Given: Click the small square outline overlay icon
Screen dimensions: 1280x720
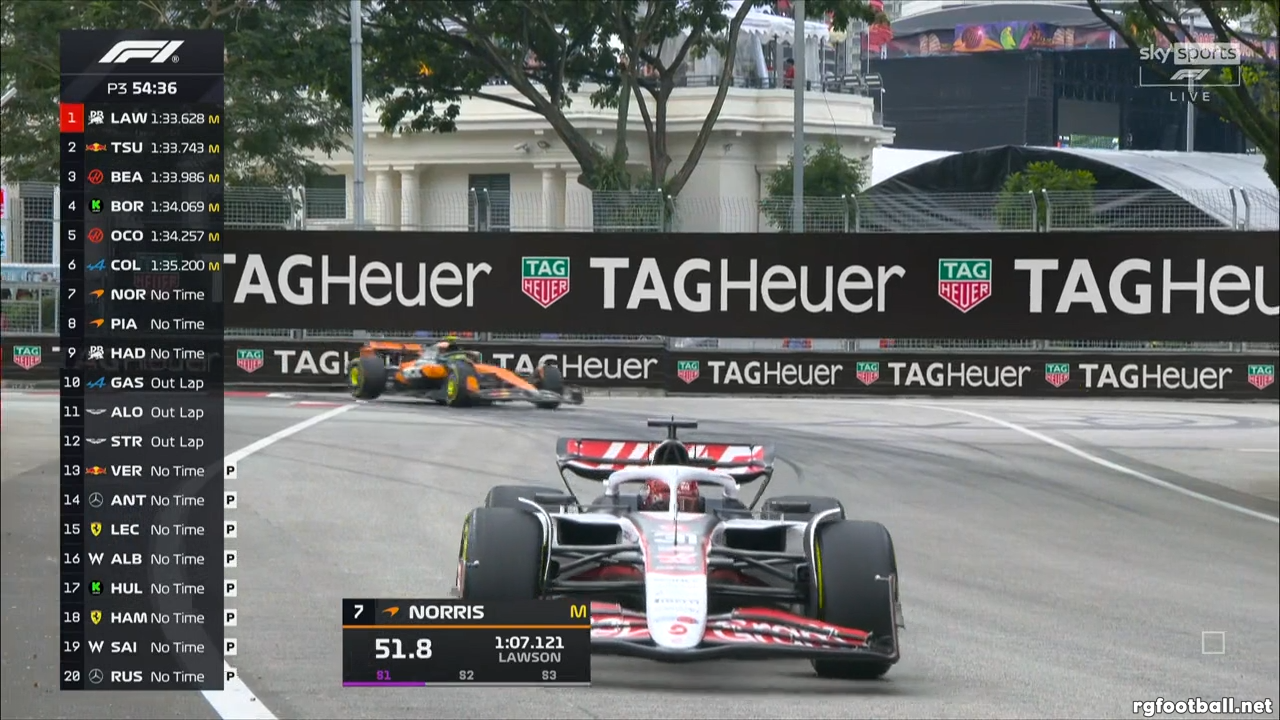Looking at the screenshot, I should click(x=1213, y=642).
